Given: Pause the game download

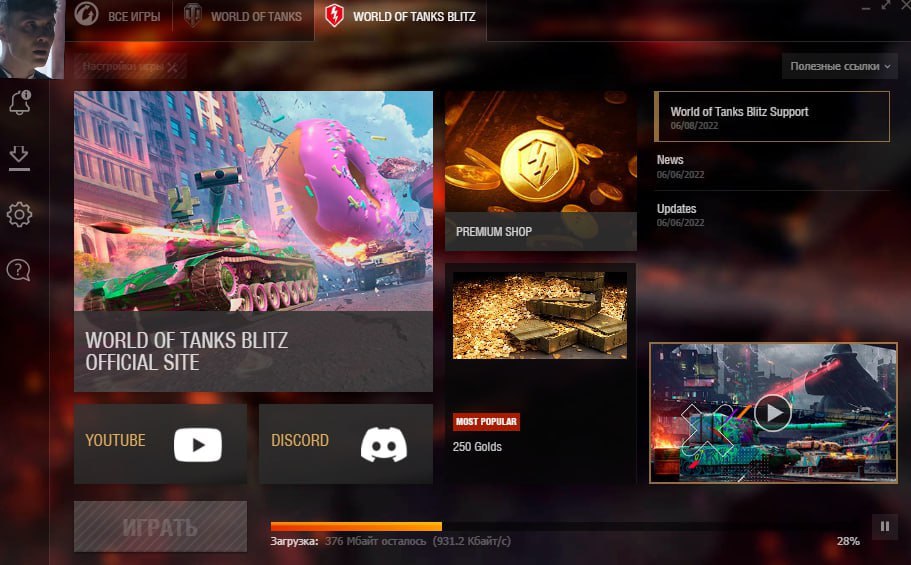Looking at the screenshot, I should pyautogui.click(x=885, y=526).
